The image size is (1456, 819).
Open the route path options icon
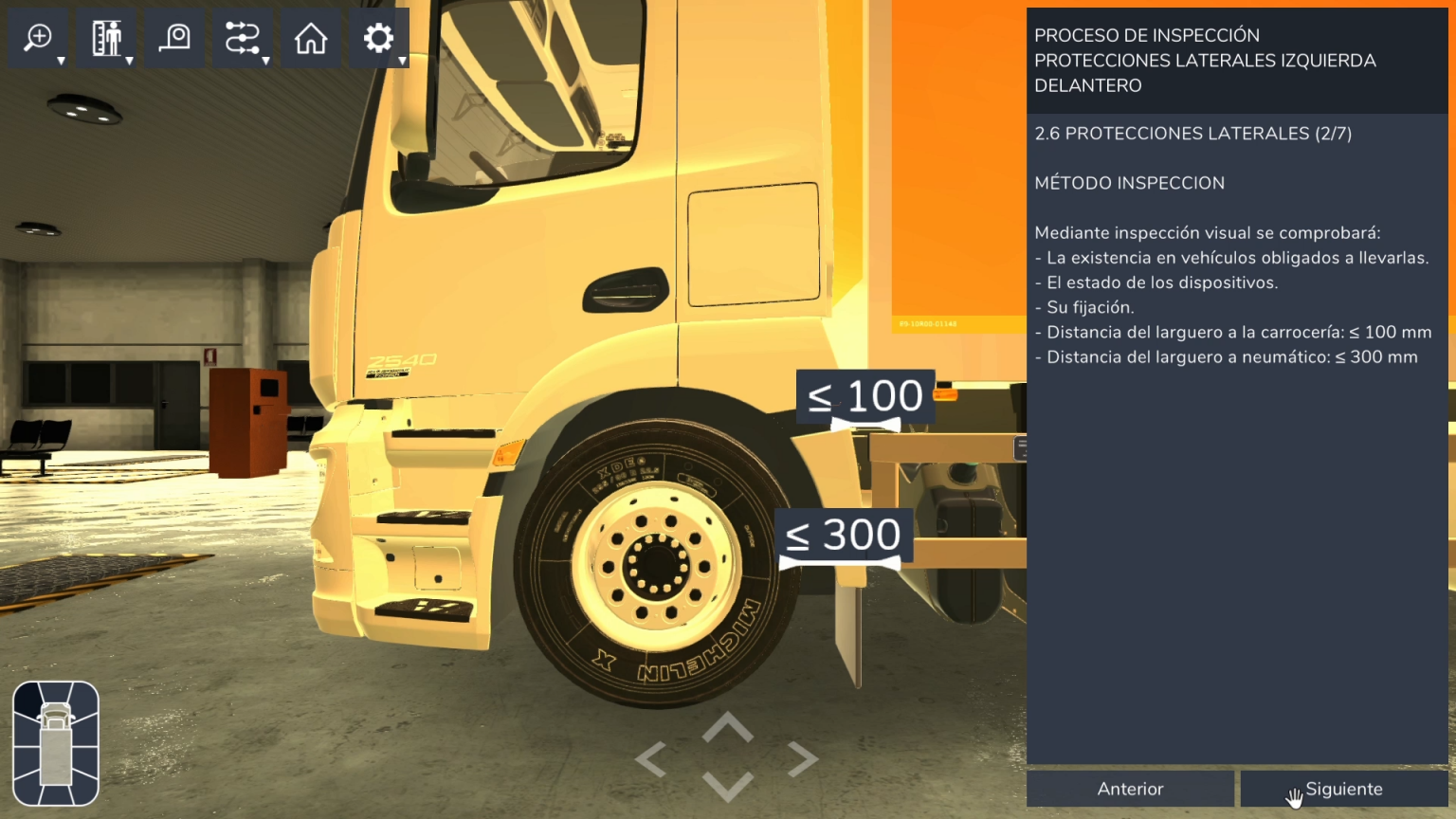pos(242,38)
